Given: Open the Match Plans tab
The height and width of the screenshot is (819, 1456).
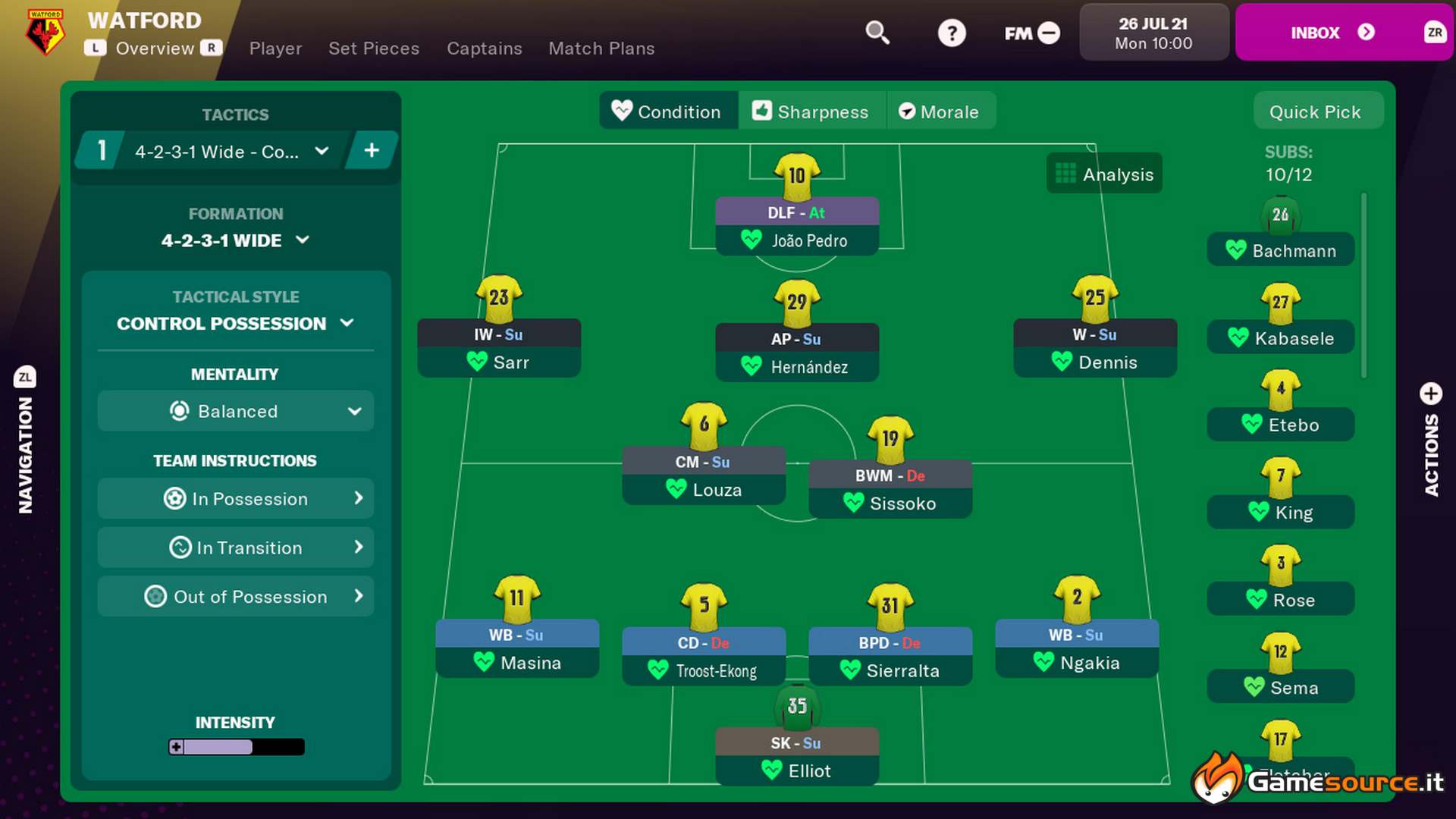Looking at the screenshot, I should (x=601, y=48).
